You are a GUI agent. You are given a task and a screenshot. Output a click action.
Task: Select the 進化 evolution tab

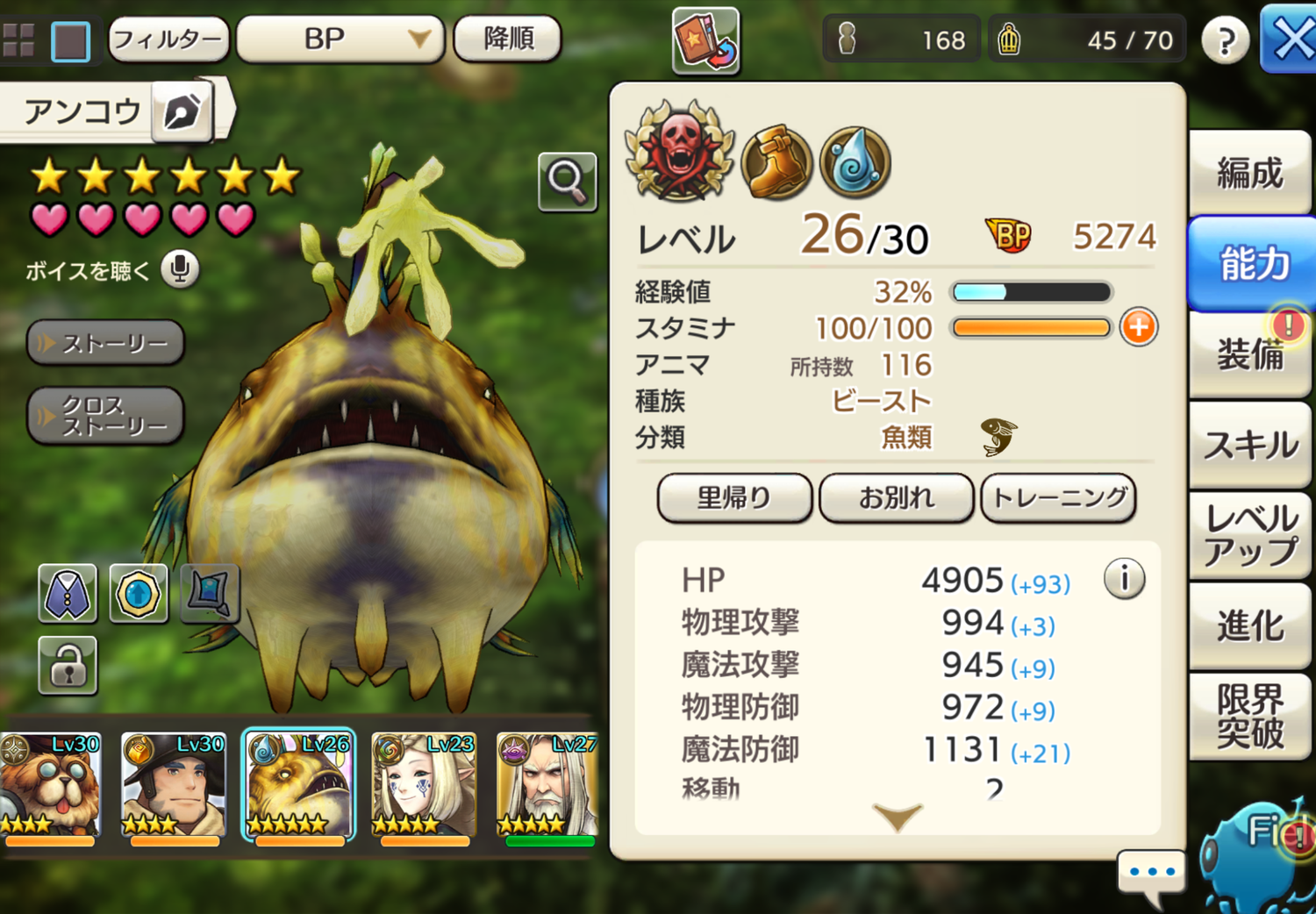coord(1249,626)
